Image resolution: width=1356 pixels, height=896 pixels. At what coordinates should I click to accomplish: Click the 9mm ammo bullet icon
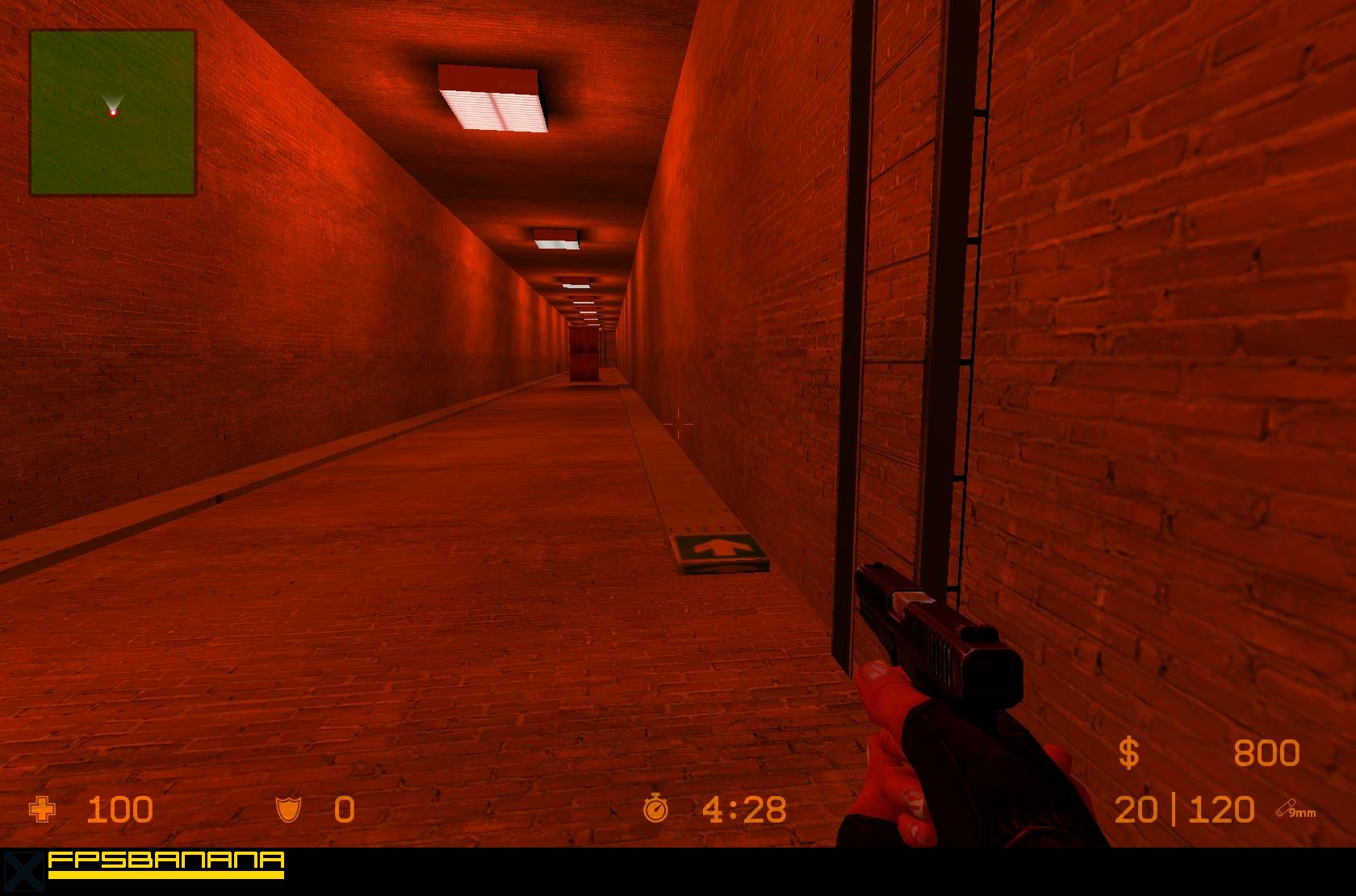(x=1285, y=806)
